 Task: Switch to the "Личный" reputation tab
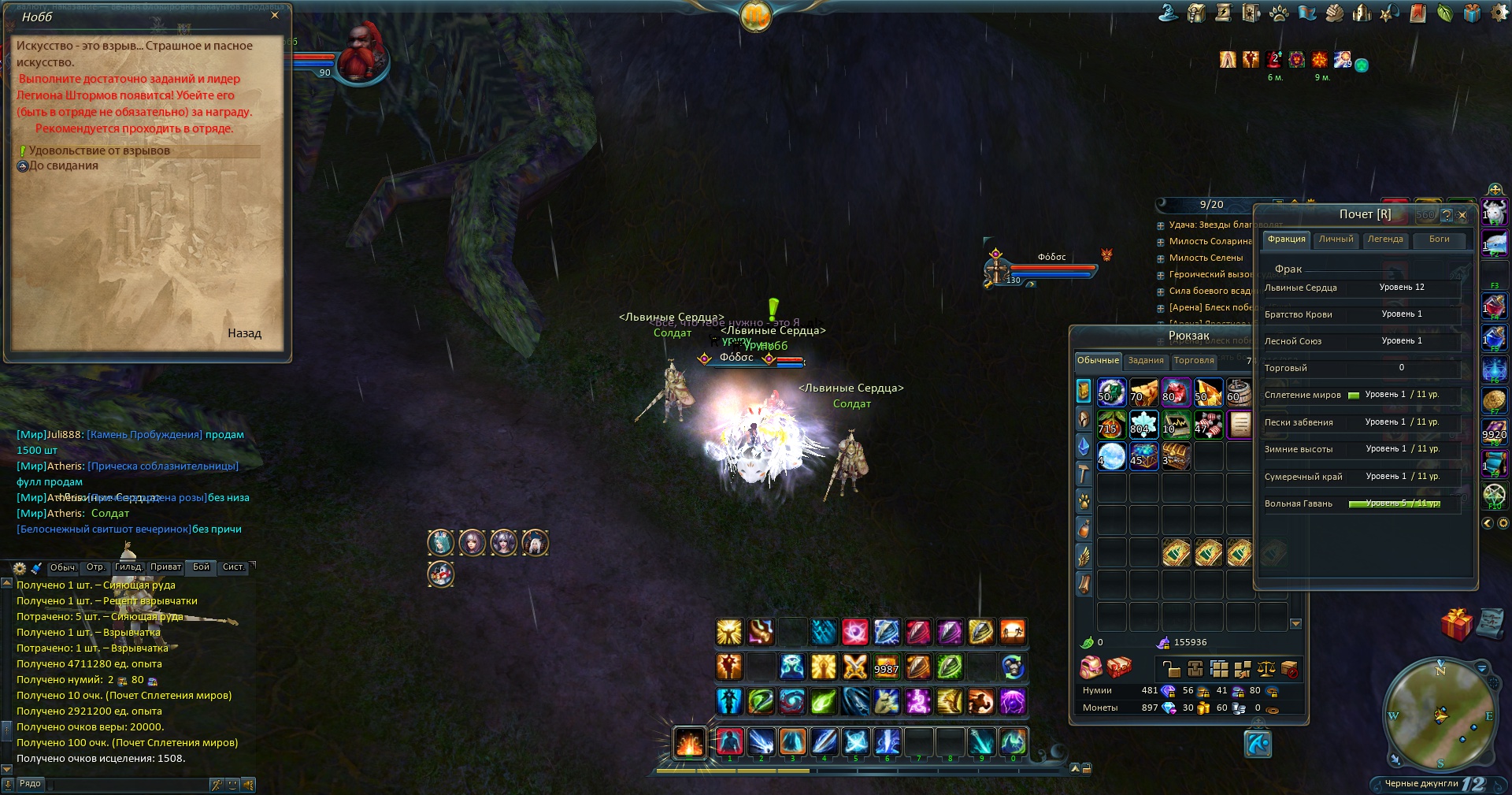(1336, 240)
